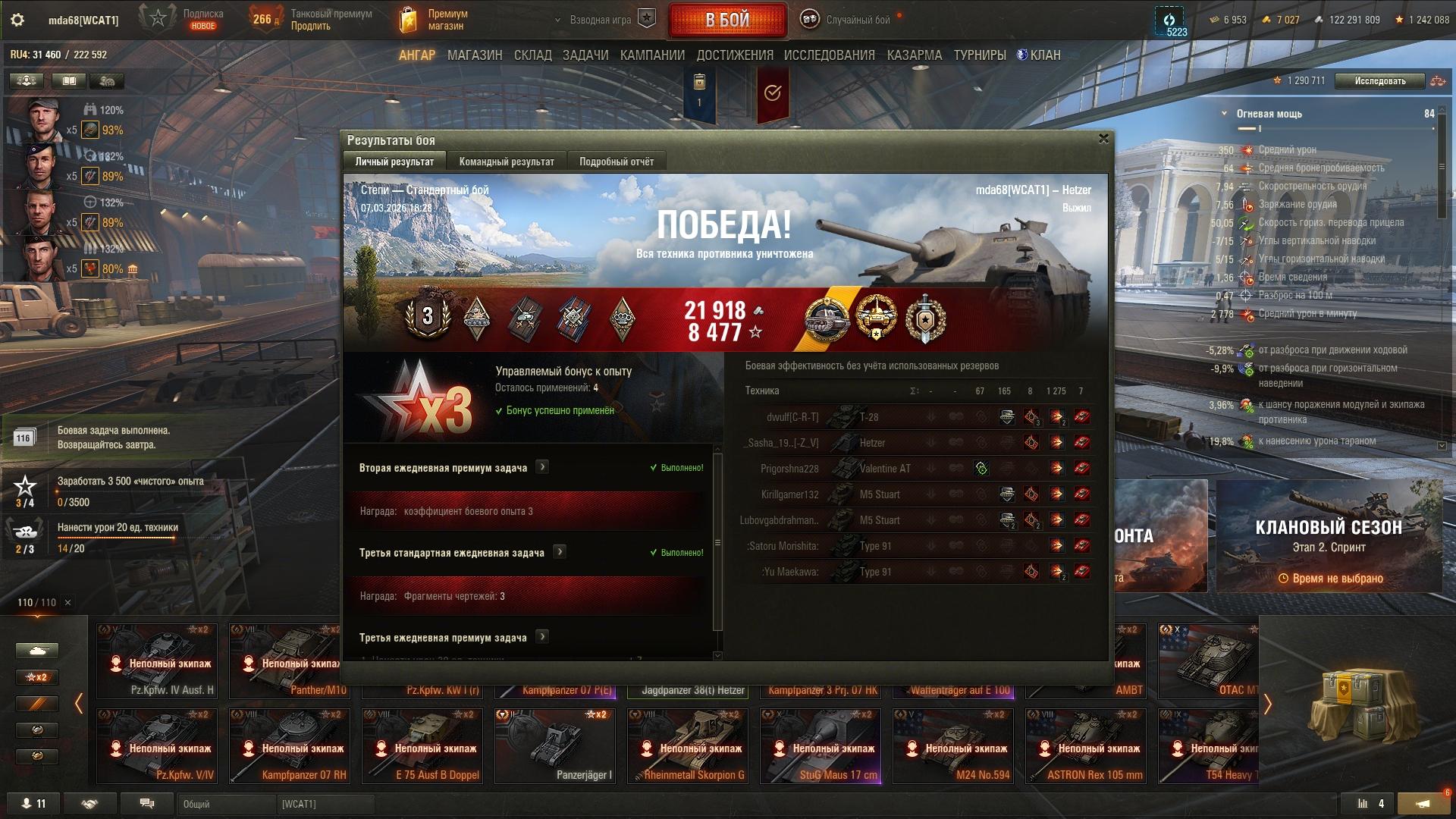Open the Премиум магазин
The width and height of the screenshot is (1456, 819).
point(435,20)
